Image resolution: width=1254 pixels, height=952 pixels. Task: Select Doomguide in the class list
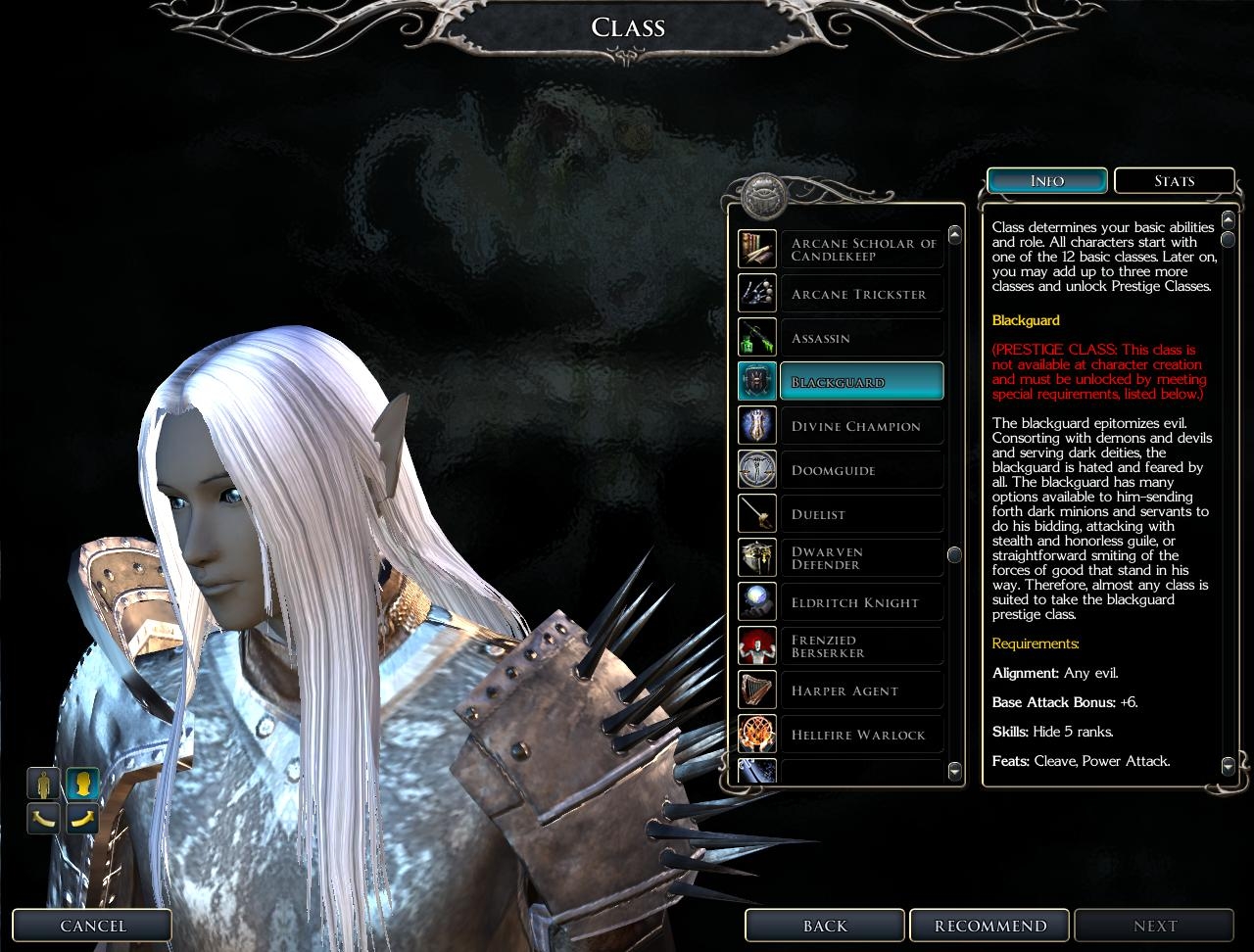(x=861, y=470)
